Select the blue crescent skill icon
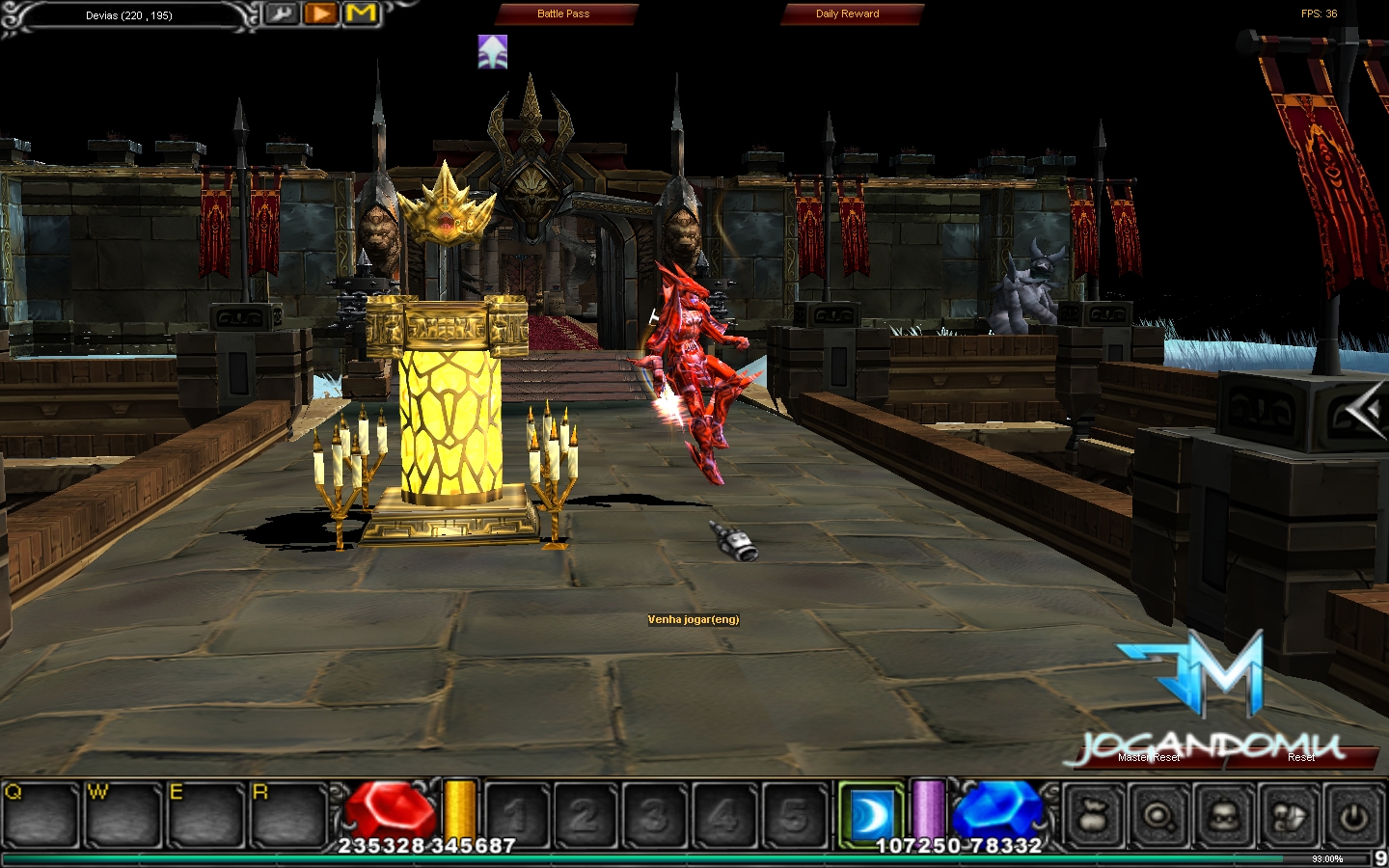Viewport: 1389px width, 868px height. tap(871, 815)
